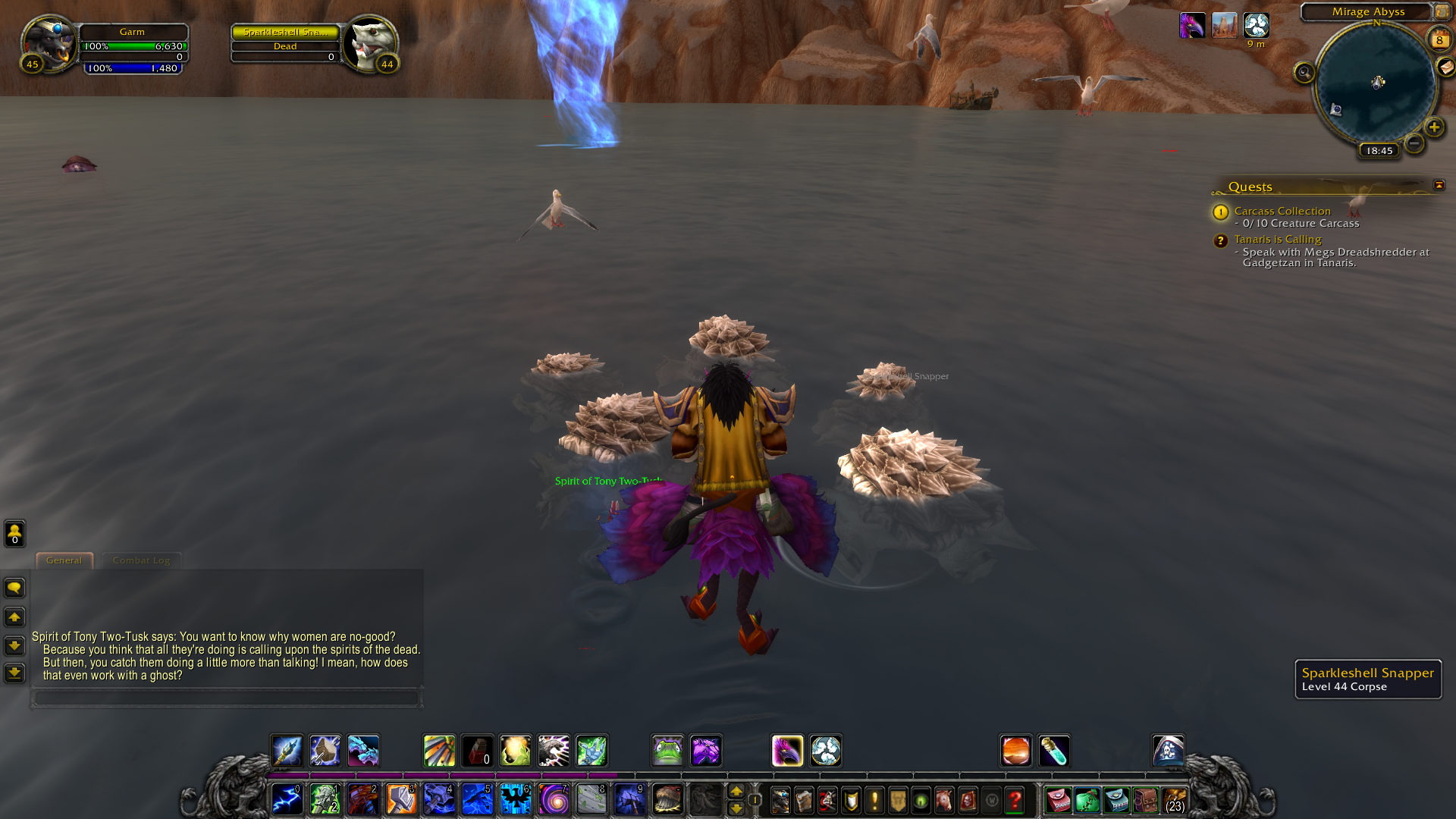The width and height of the screenshot is (1456, 819).
Task: Open the Tanaris is Calling quest entry
Action: pos(1277,239)
